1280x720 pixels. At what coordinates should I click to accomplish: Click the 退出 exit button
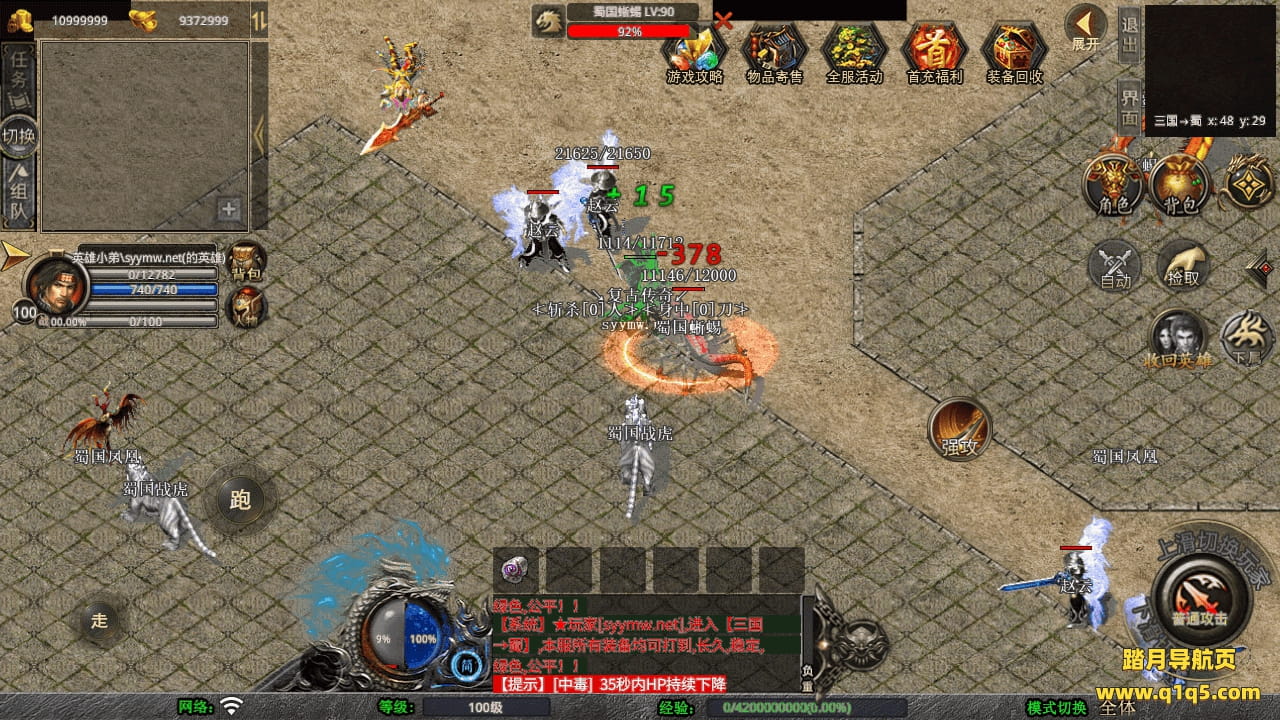coord(1129,37)
